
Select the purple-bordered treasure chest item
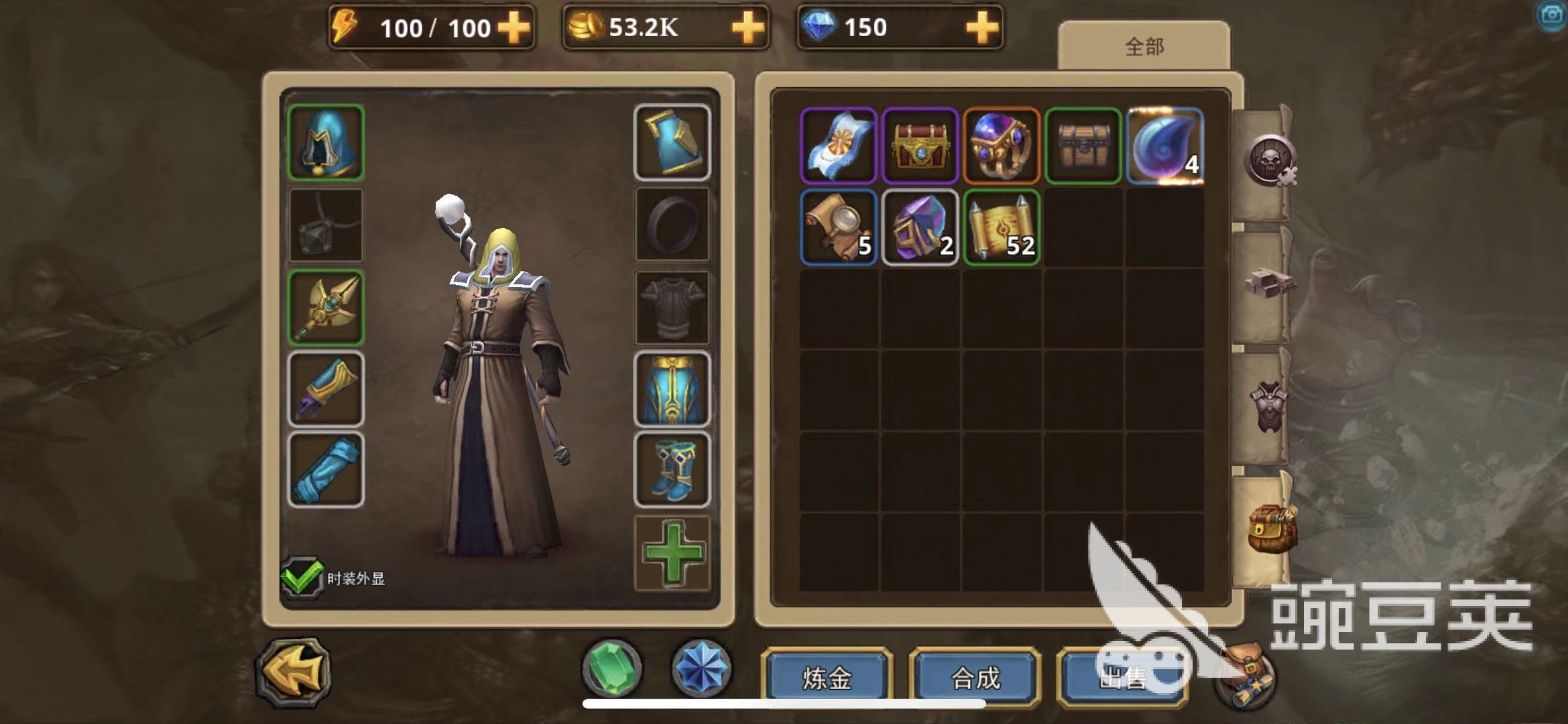pos(920,145)
